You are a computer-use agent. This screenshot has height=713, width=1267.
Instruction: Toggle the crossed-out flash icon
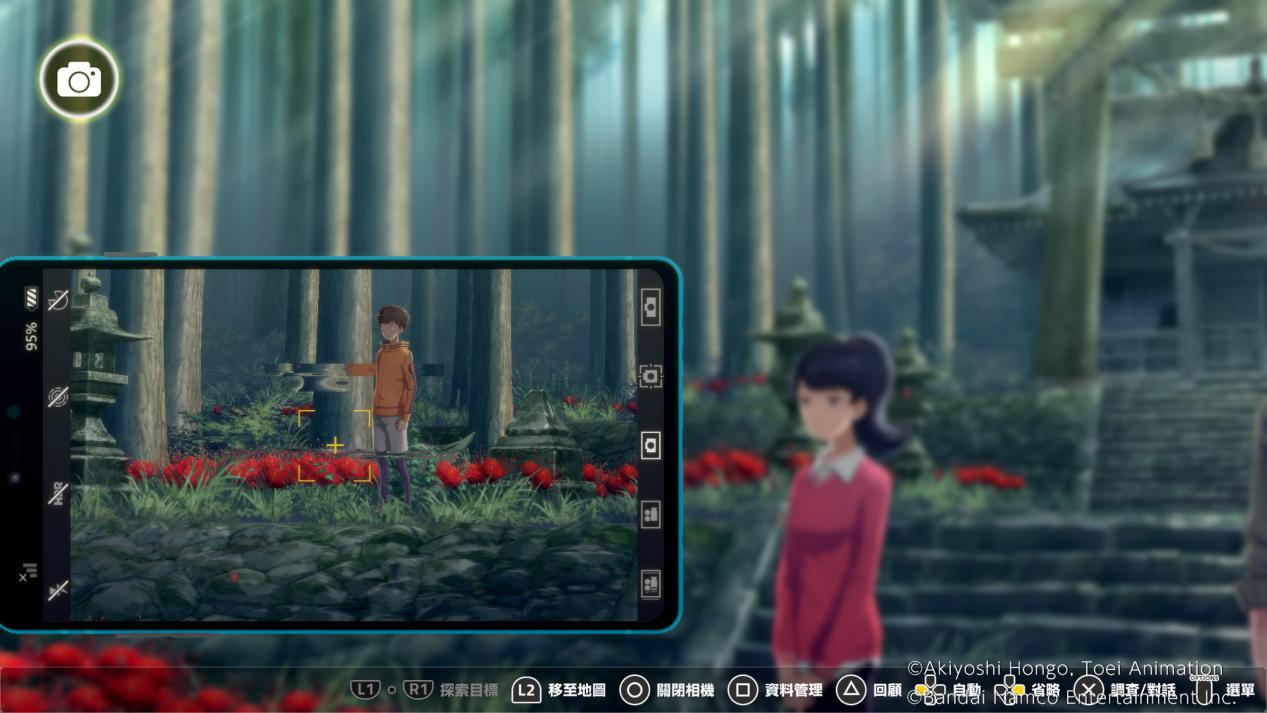[x=58, y=590]
